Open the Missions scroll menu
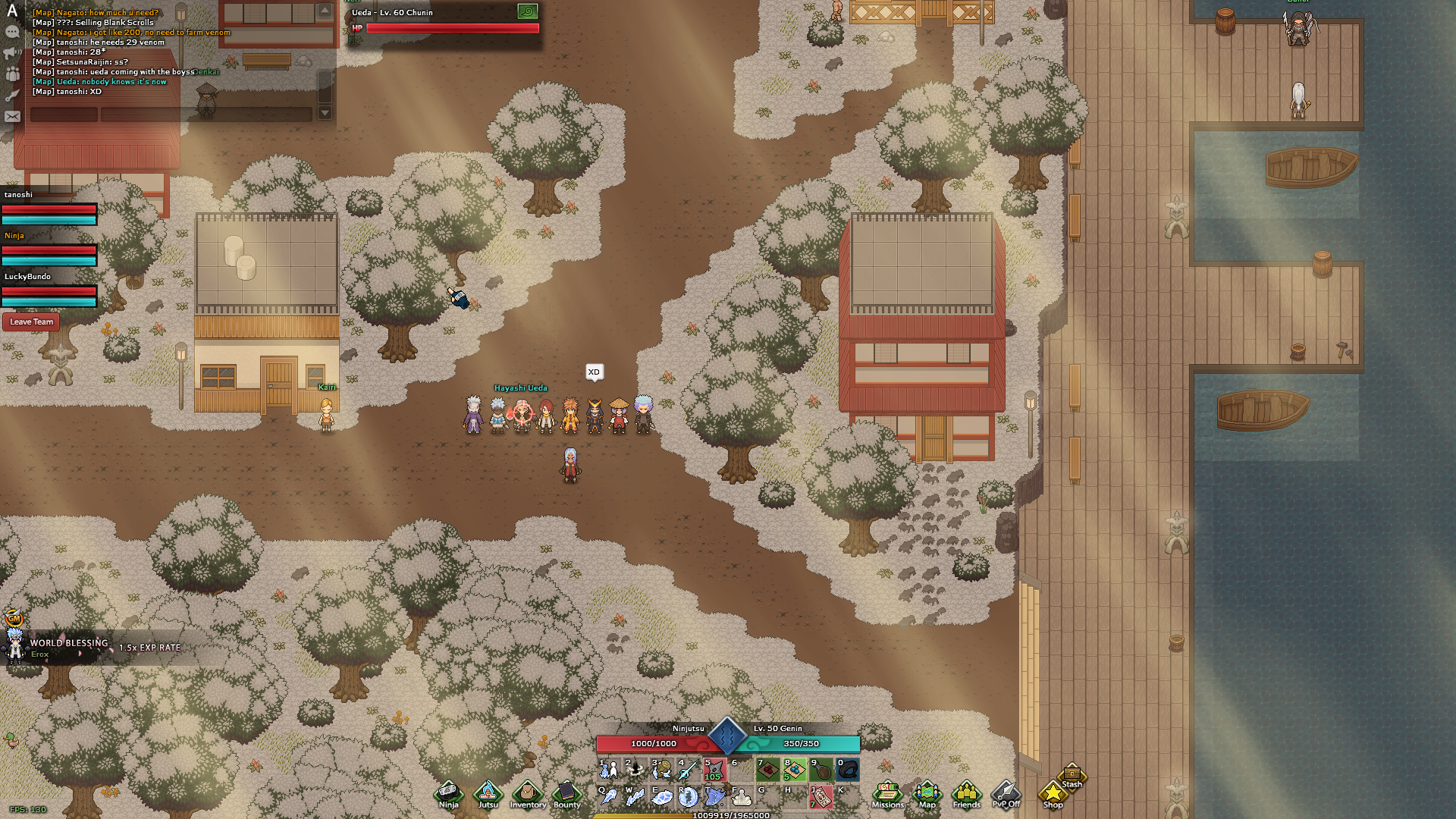1456x819 pixels. coord(887,795)
